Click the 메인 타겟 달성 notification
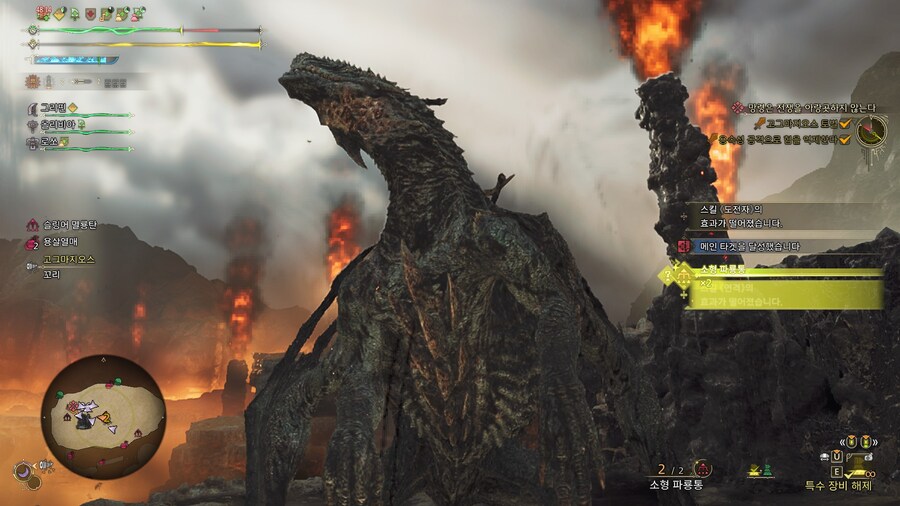900x506 pixels. [x=752, y=246]
